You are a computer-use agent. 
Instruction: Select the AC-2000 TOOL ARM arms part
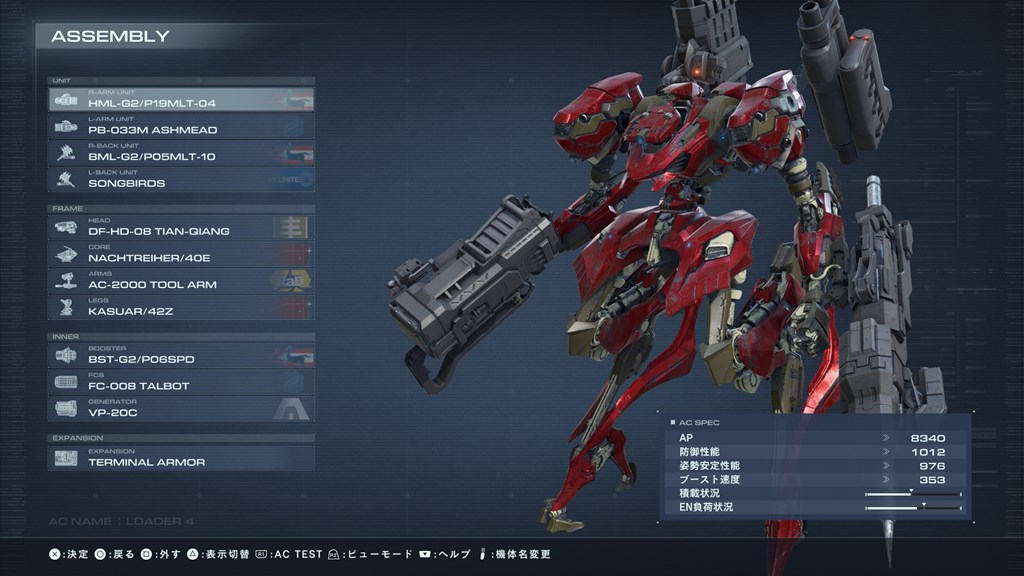pyautogui.click(x=181, y=281)
